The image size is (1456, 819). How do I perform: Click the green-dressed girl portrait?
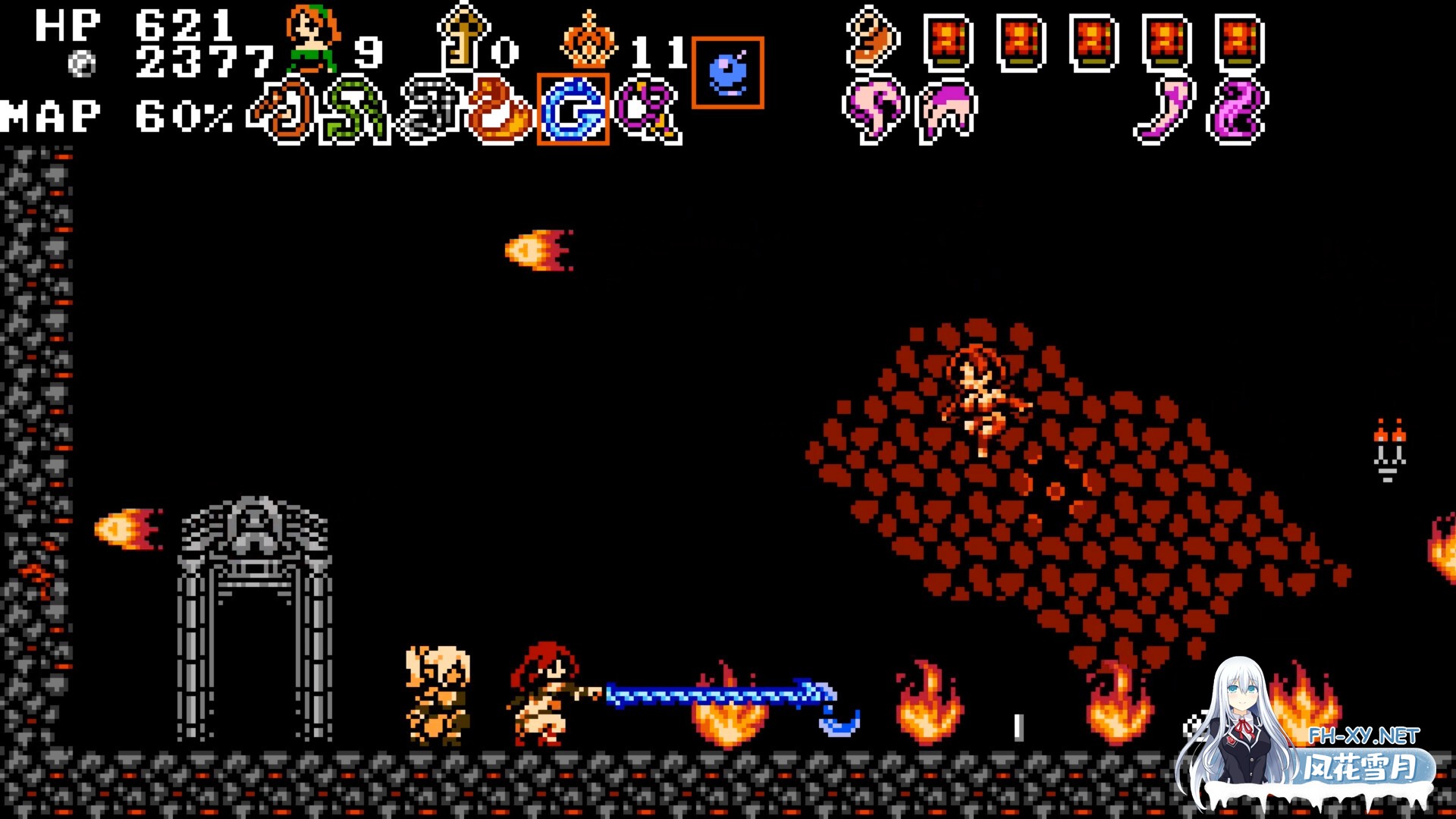pos(311,38)
